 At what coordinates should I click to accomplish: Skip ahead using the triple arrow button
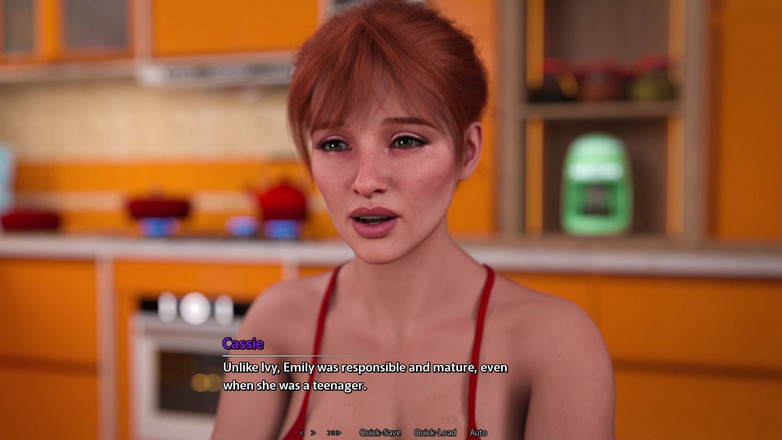[334, 433]
